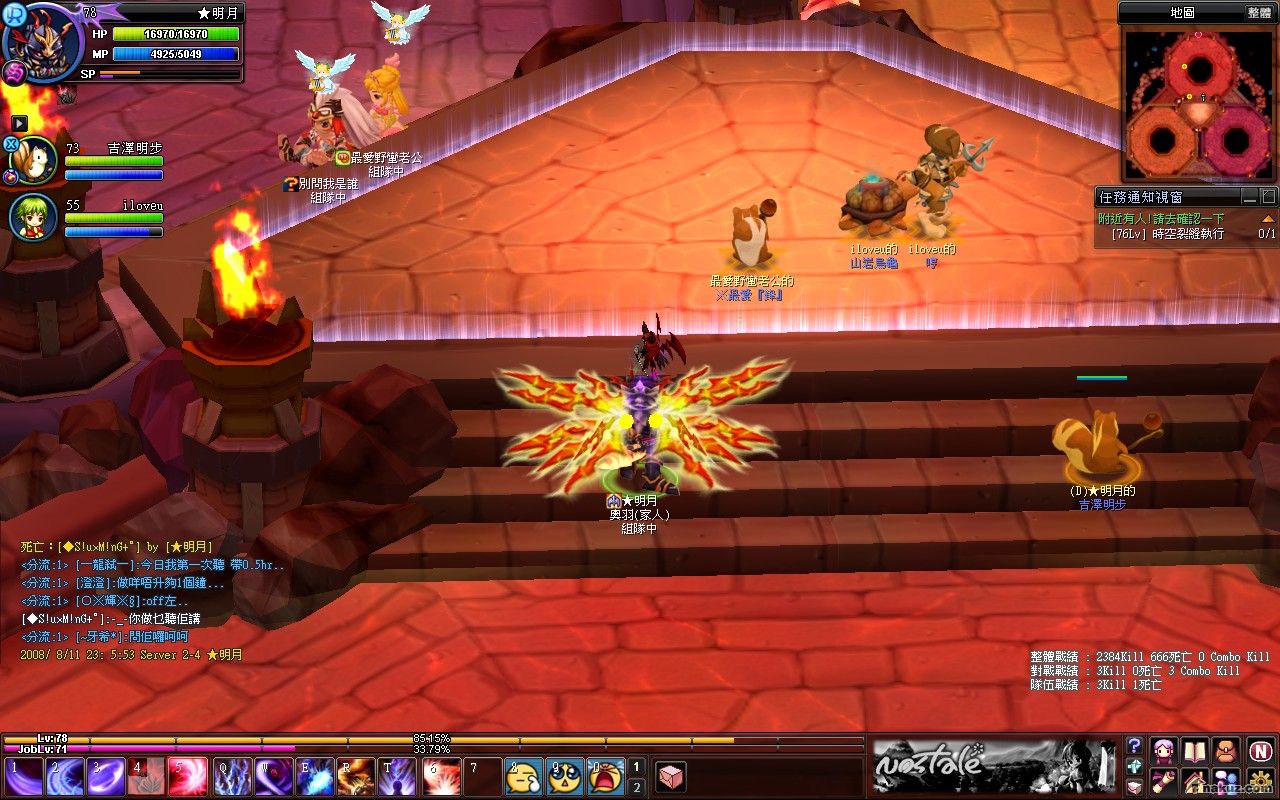Click the pink cube icon beside hotbar
Screen dimensions: 1280x800
click(x=671, y=777)
